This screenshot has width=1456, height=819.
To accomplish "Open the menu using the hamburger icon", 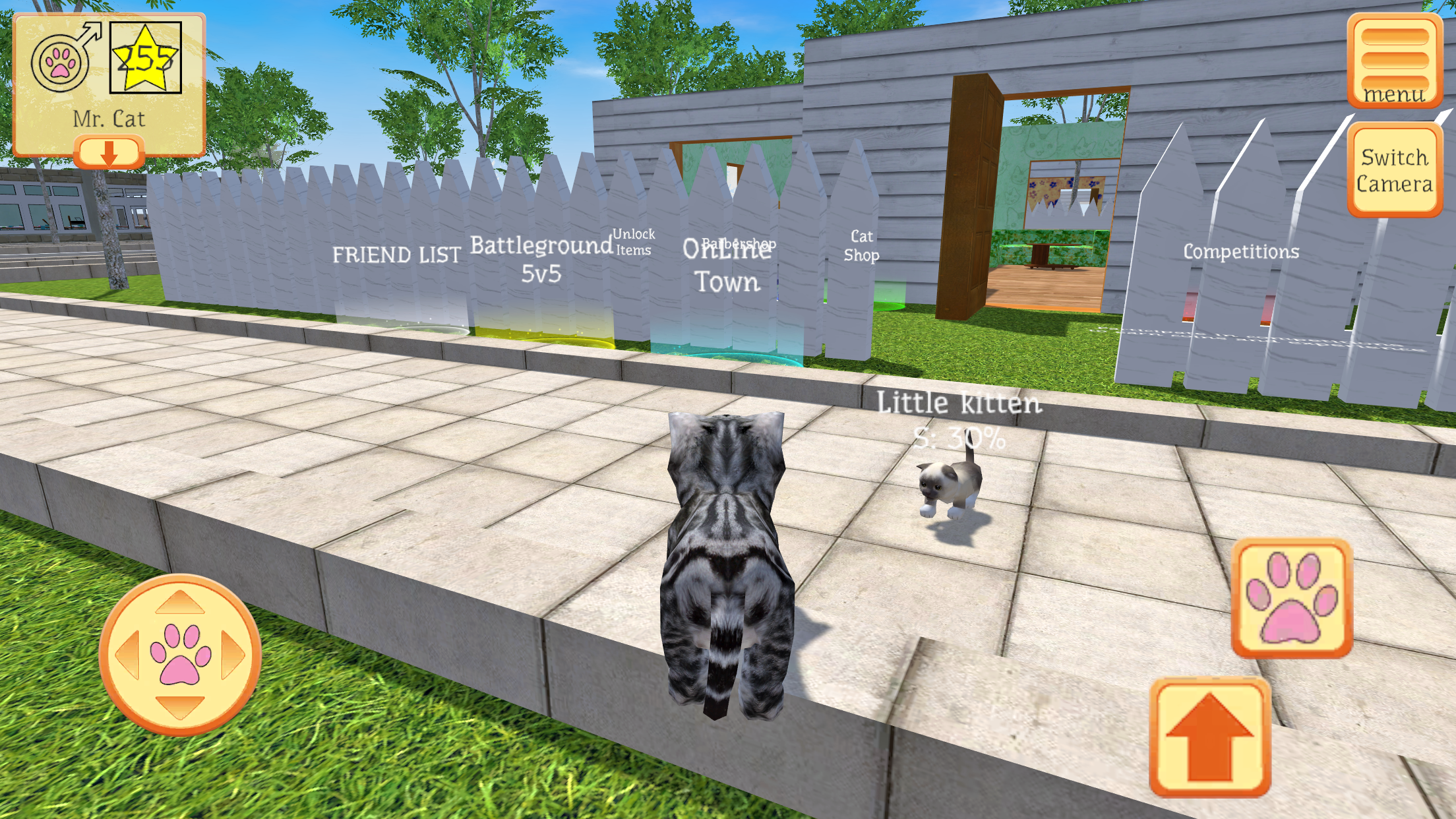I will pyautogui.click(x=1391, y=59).
